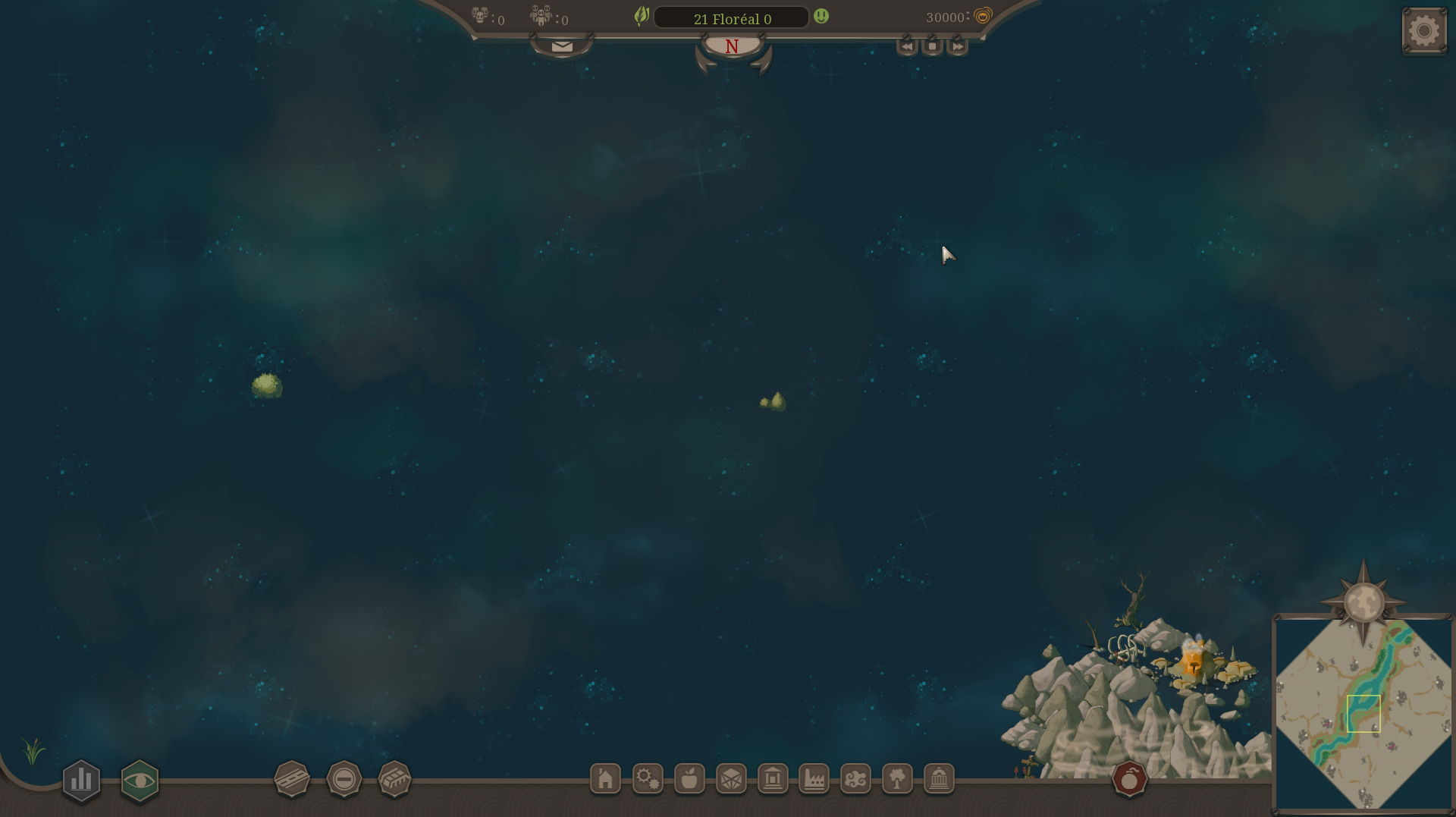The height and width of the screenshot is (817, 1456).
Task: Open the factory industry category
Action: (x=814, y=778)
